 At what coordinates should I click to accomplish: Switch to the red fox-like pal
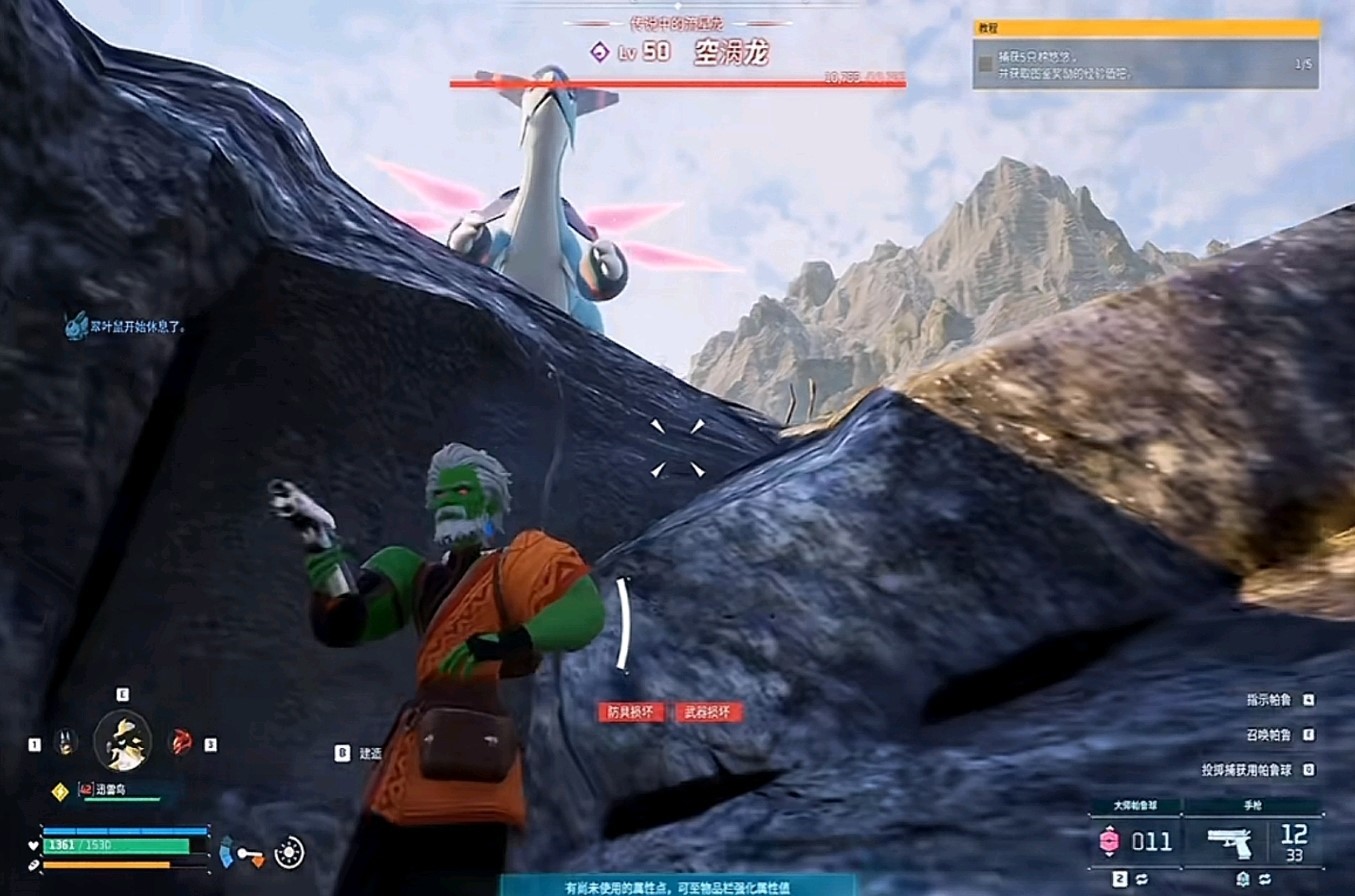click(x=181, y=742)
